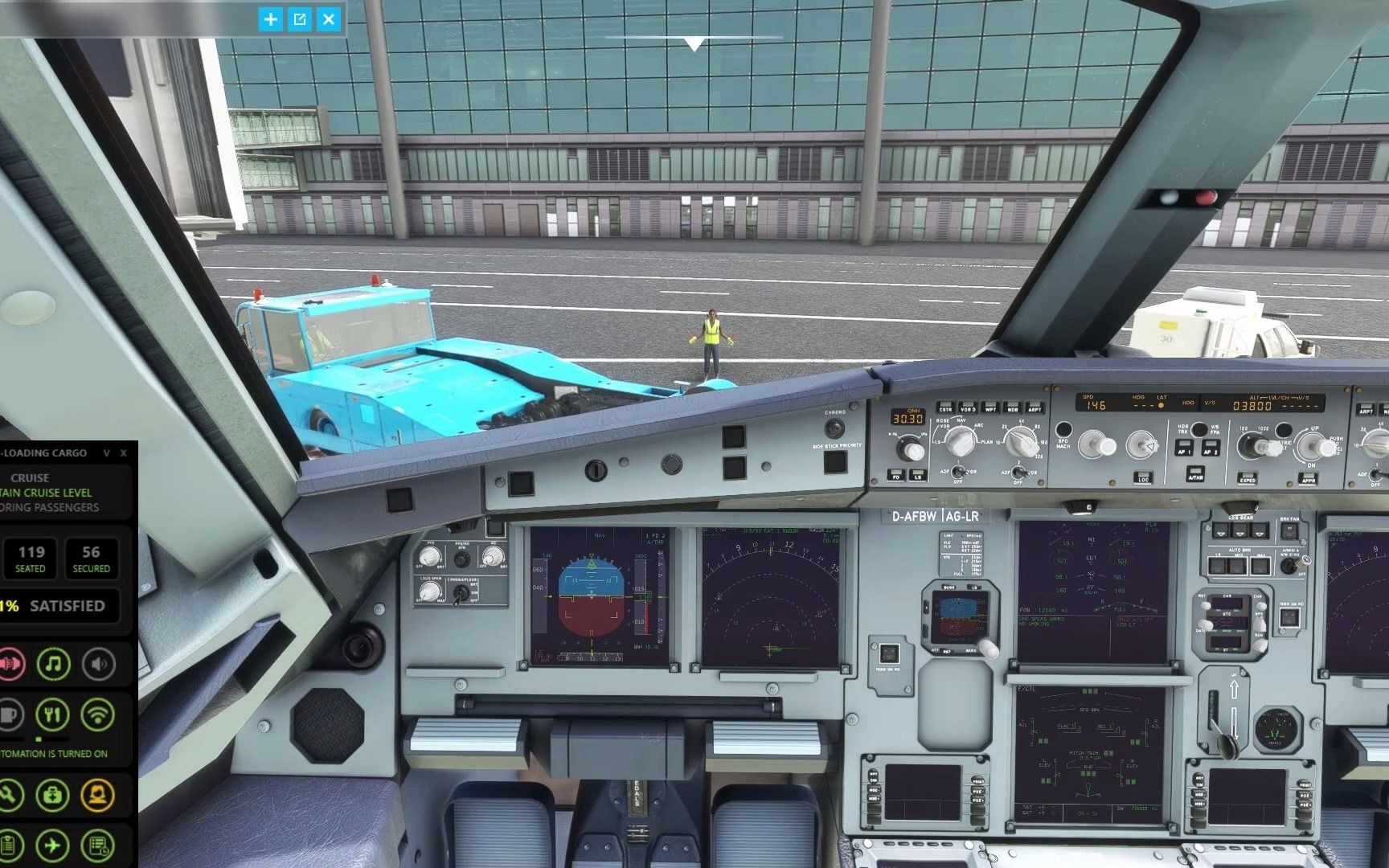Toggle the A/THR autothrust button
The width and height of the screenshot is (1389, 868).
(1196, 473)
